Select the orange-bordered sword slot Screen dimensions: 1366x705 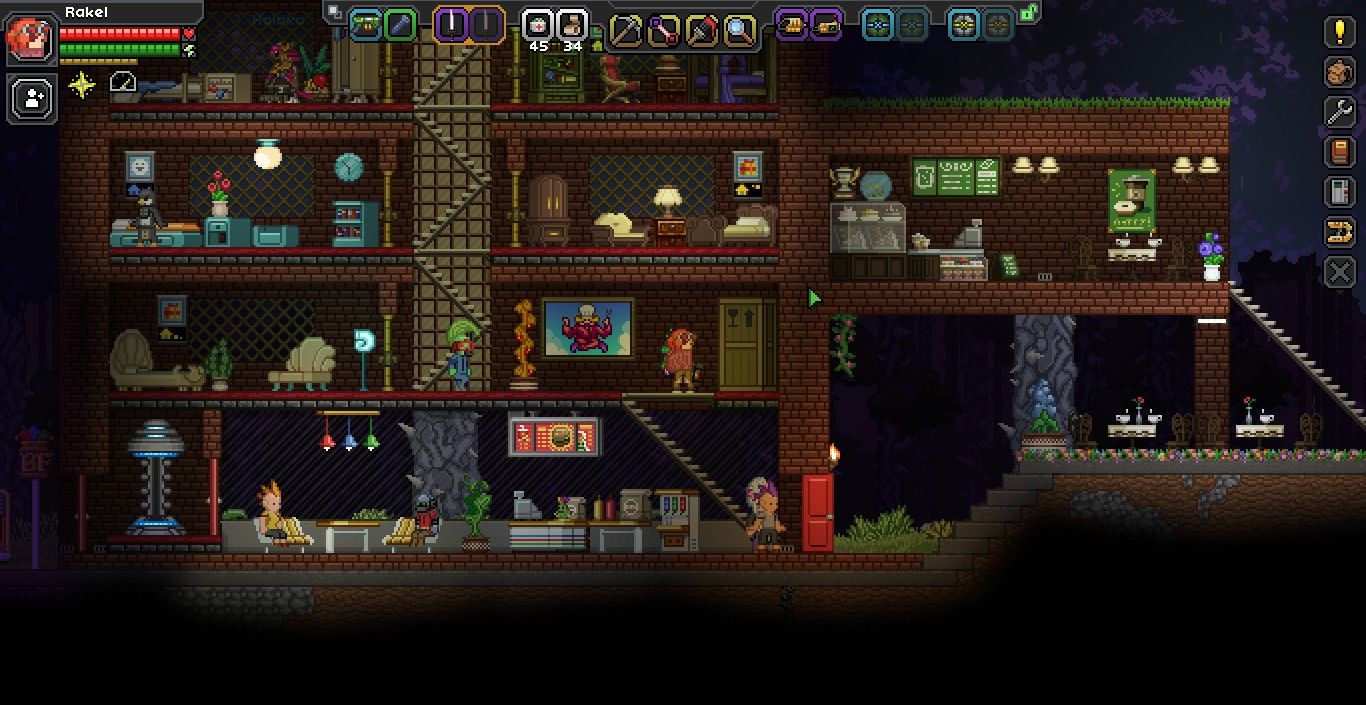coord(453,24)
